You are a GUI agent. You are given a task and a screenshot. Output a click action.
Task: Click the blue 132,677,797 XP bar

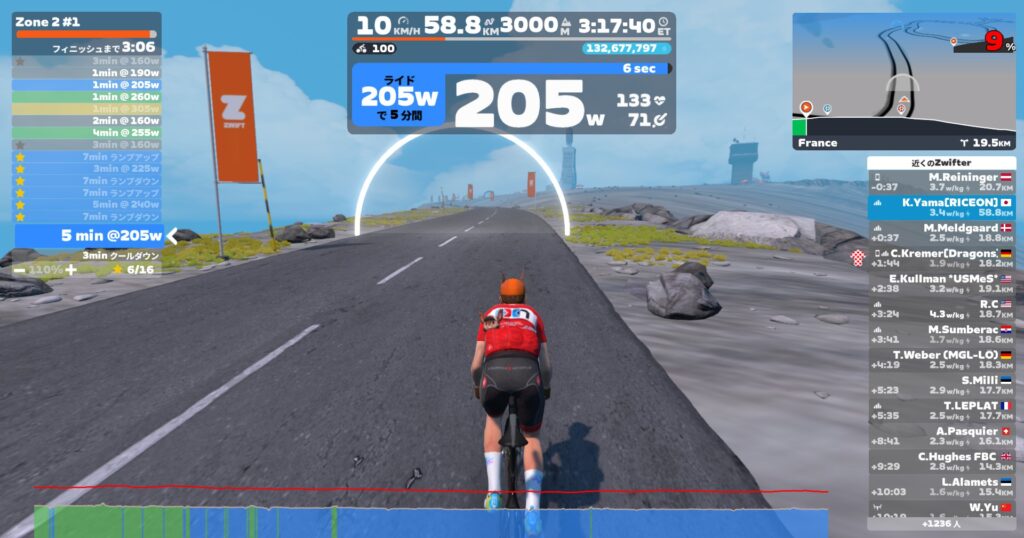click(x=627, y=48)
